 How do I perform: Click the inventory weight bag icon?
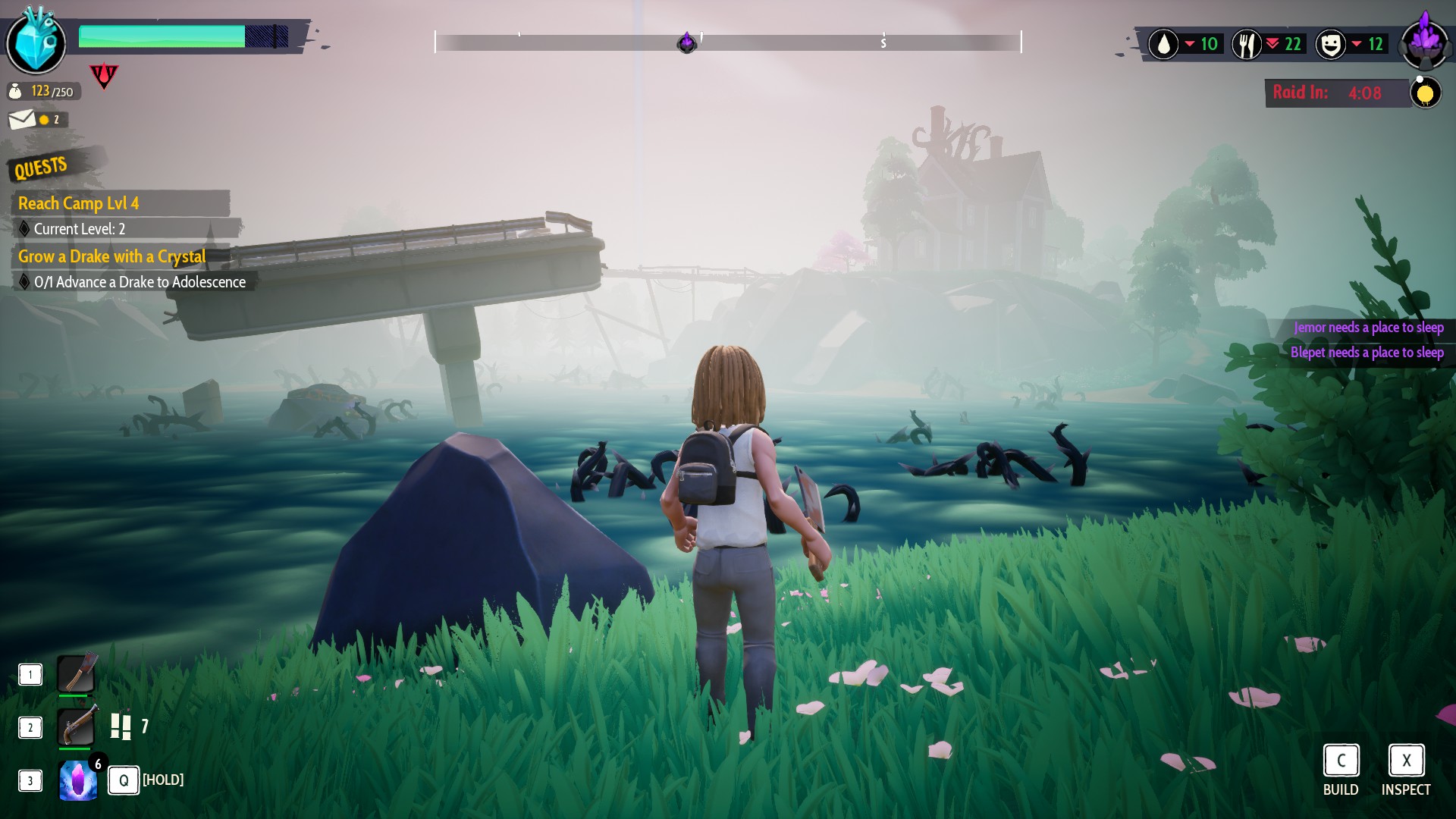tap(15, 92)
